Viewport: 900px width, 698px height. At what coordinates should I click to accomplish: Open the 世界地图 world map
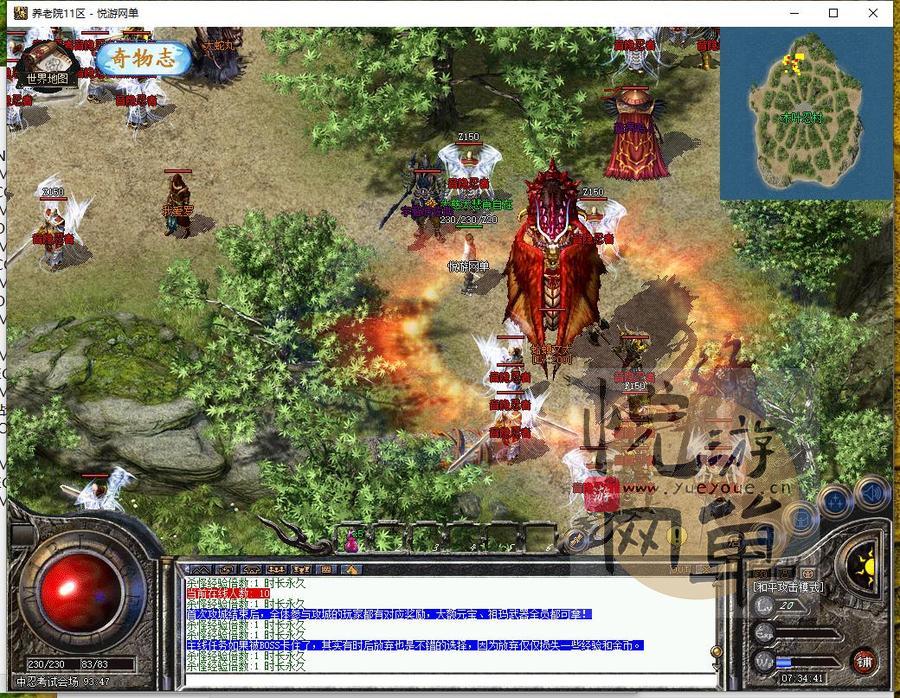click(x=47, y=66)
